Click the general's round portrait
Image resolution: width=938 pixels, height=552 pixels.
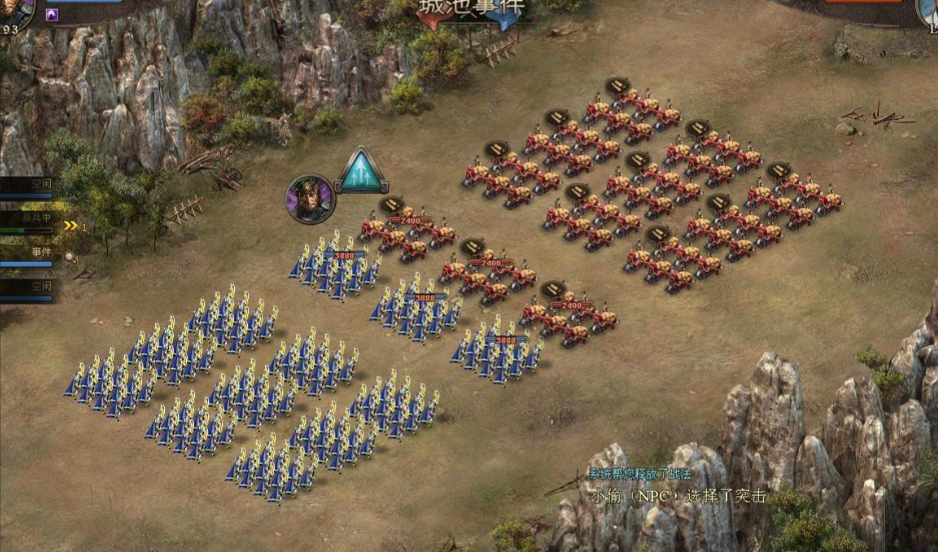click(x=310, y=198)
